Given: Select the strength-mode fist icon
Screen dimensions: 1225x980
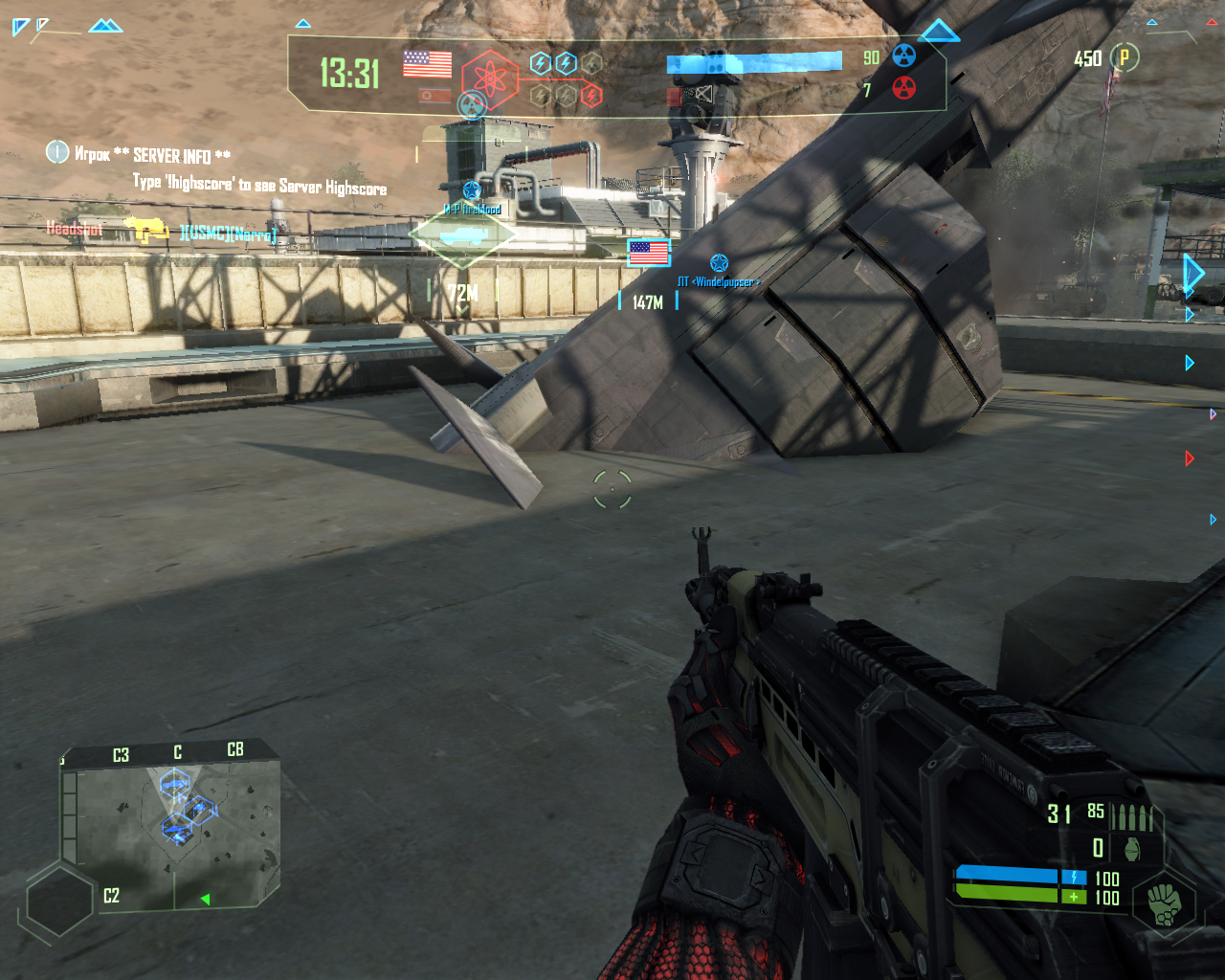Looking at the screenshot, I should 1164,902.
